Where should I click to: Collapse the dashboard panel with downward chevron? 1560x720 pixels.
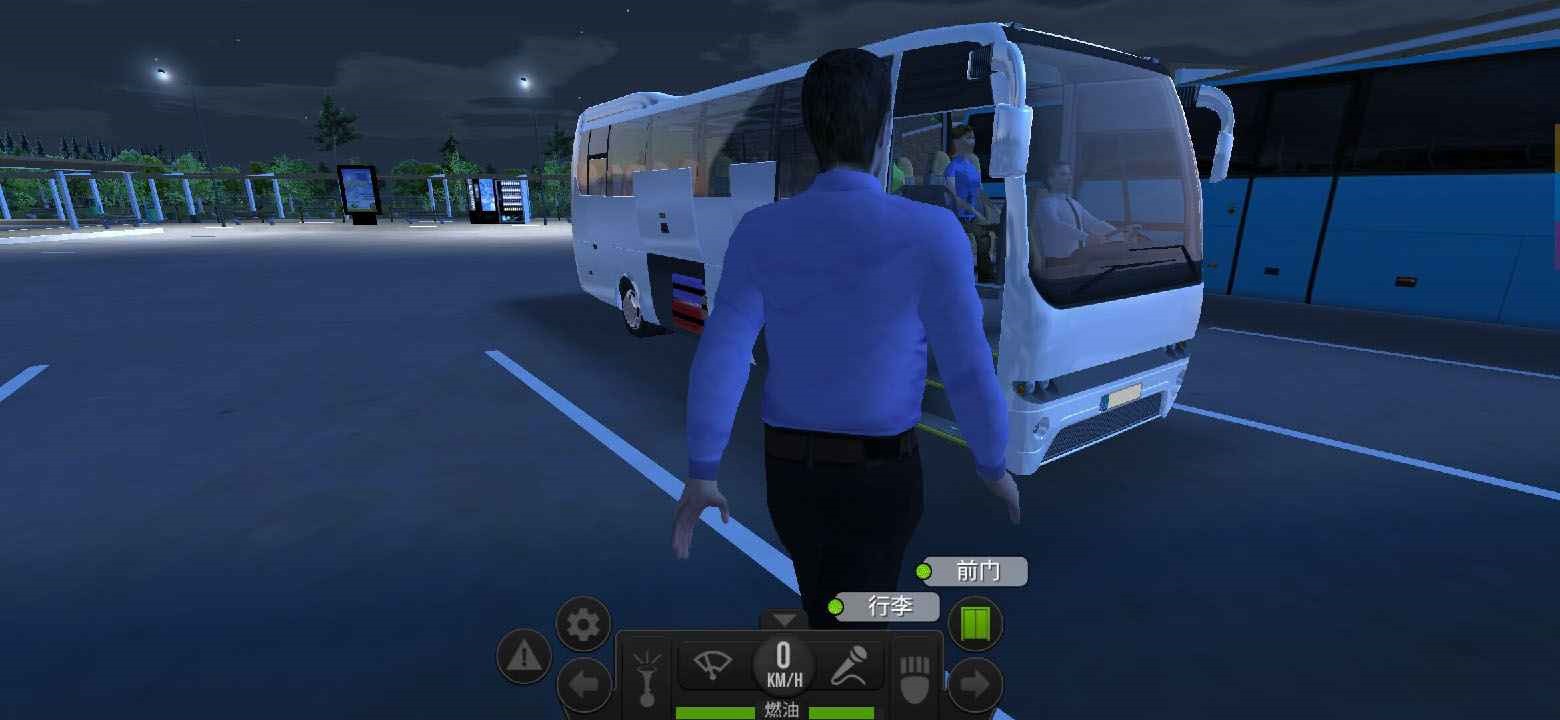coord(784,616)
